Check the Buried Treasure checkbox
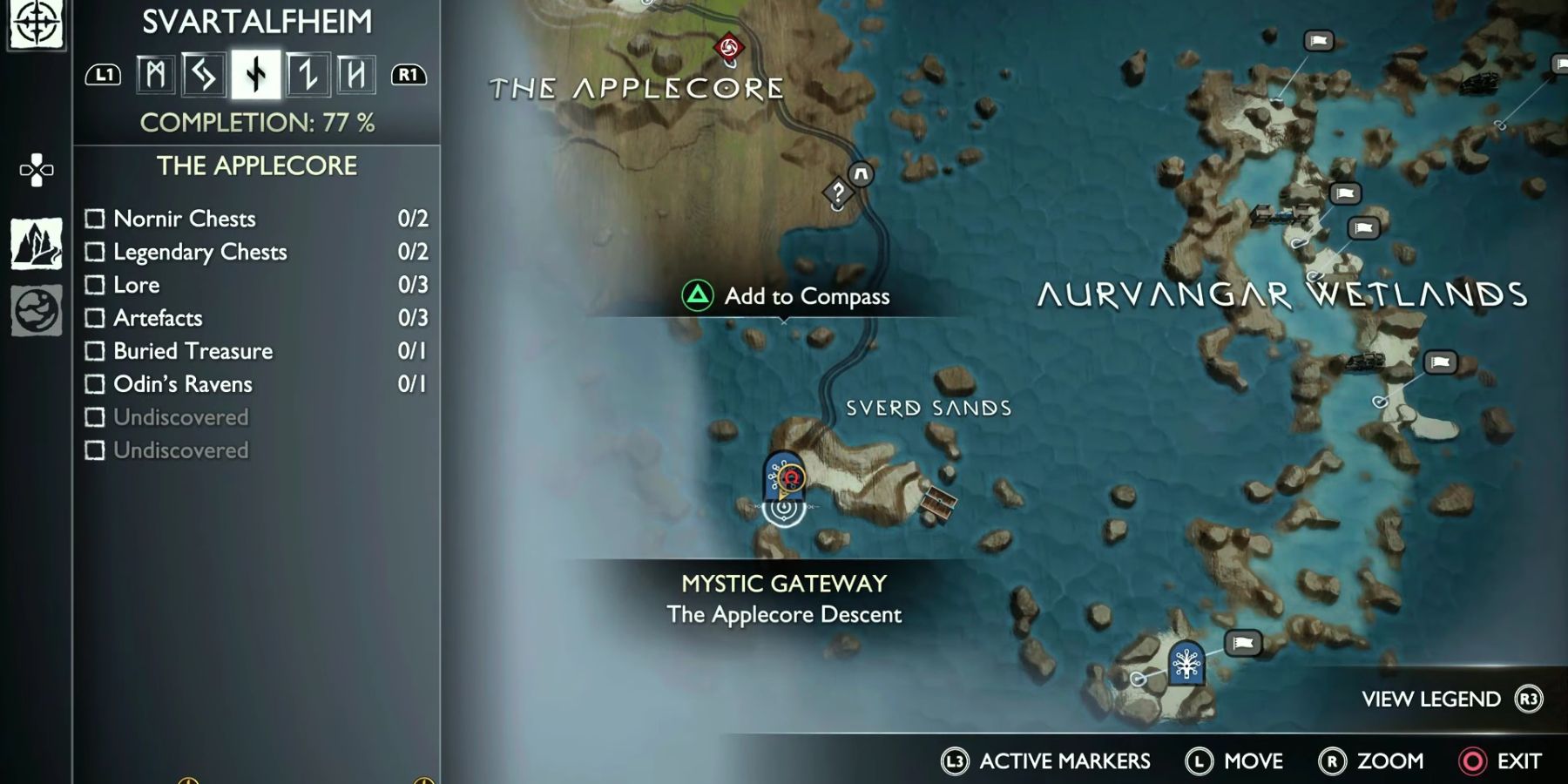The image size is (1568, 784). click(x=94, y=351)
